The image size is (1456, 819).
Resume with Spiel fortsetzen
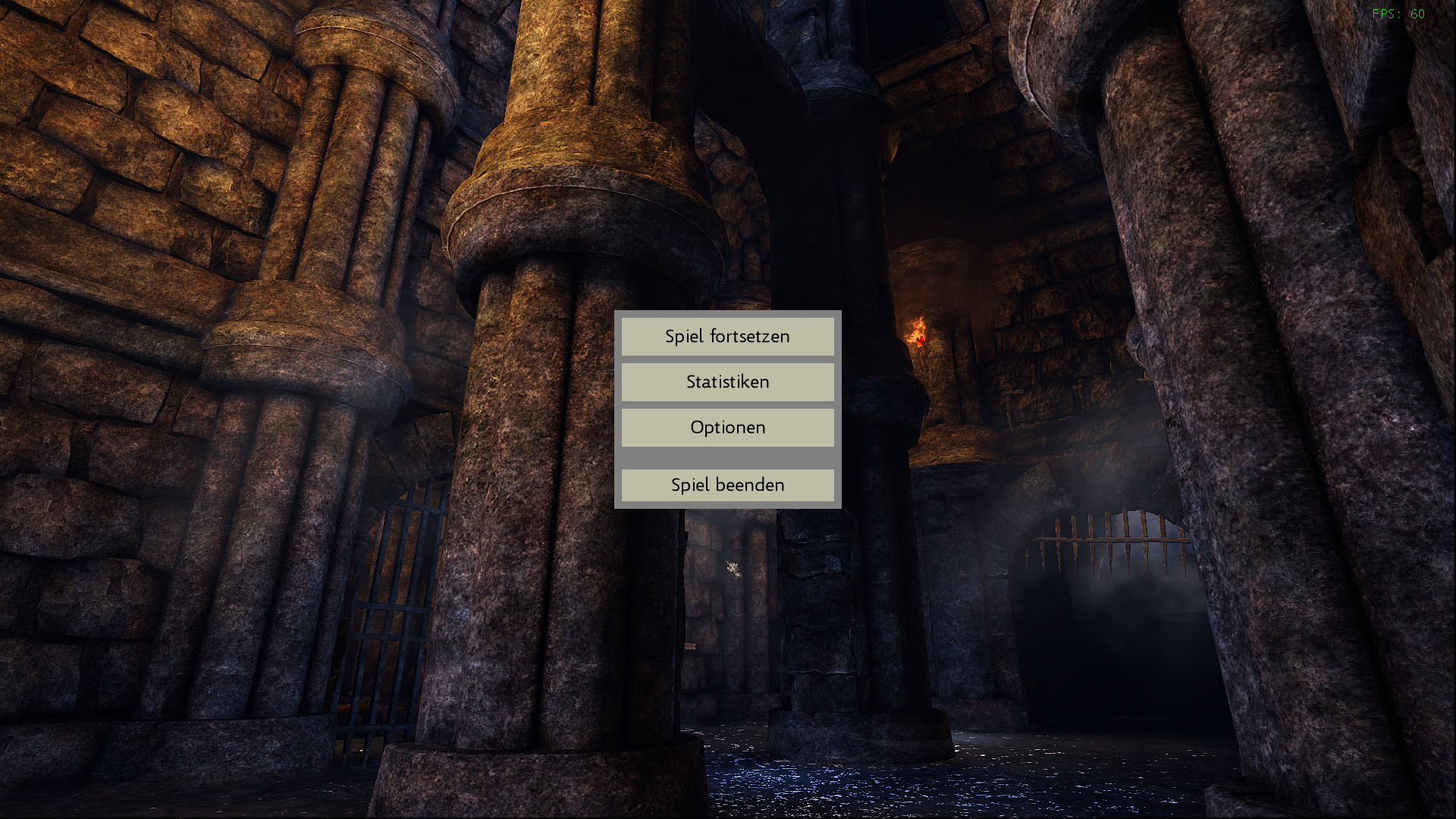[x=727, y=337]
